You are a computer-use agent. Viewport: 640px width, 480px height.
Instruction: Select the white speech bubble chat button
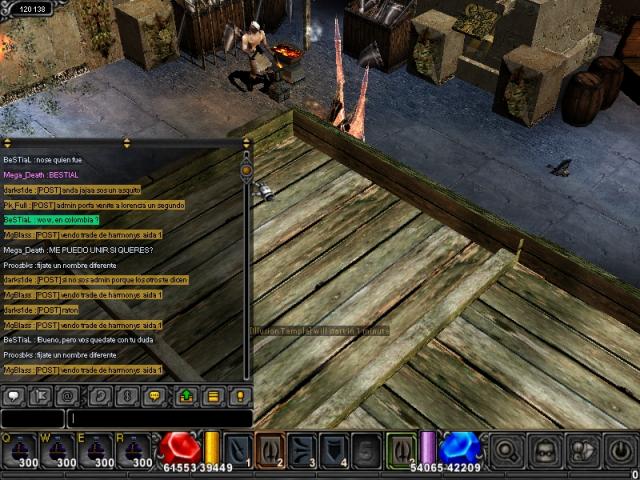tap(16, 397)
